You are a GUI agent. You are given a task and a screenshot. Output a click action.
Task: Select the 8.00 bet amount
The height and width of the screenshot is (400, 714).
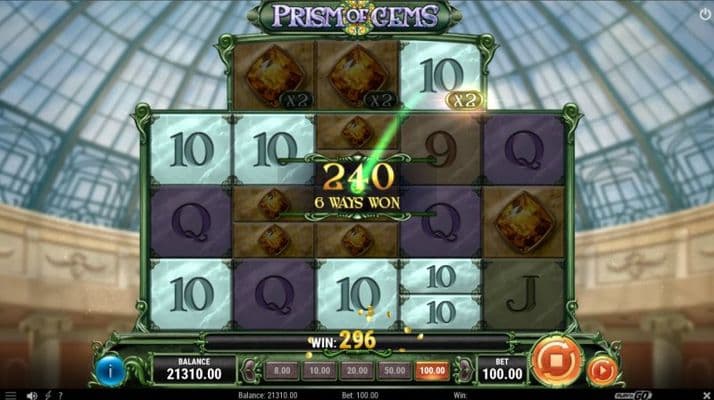click(282, 370)
